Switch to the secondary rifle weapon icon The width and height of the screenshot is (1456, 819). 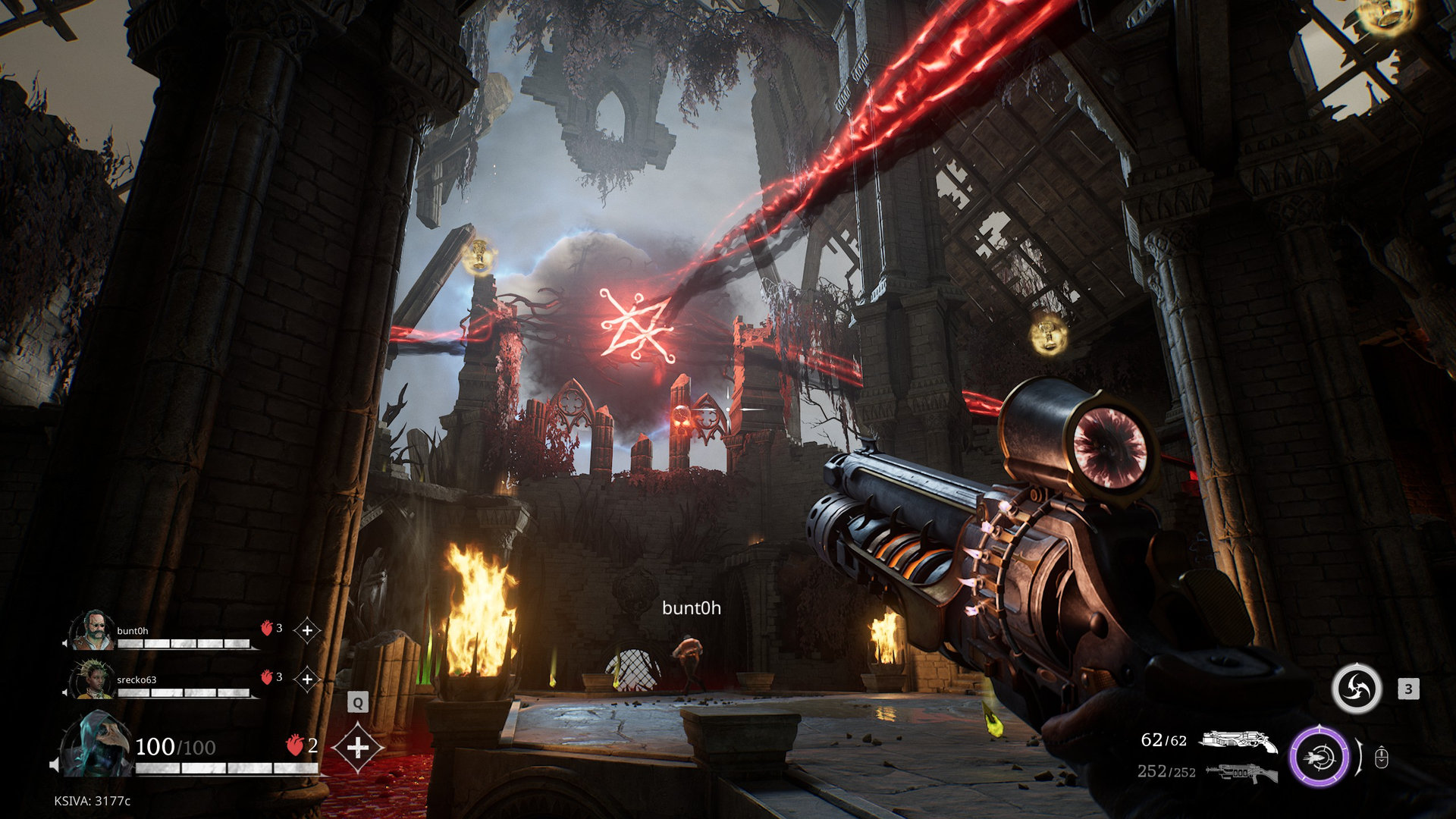point(1241,772)
